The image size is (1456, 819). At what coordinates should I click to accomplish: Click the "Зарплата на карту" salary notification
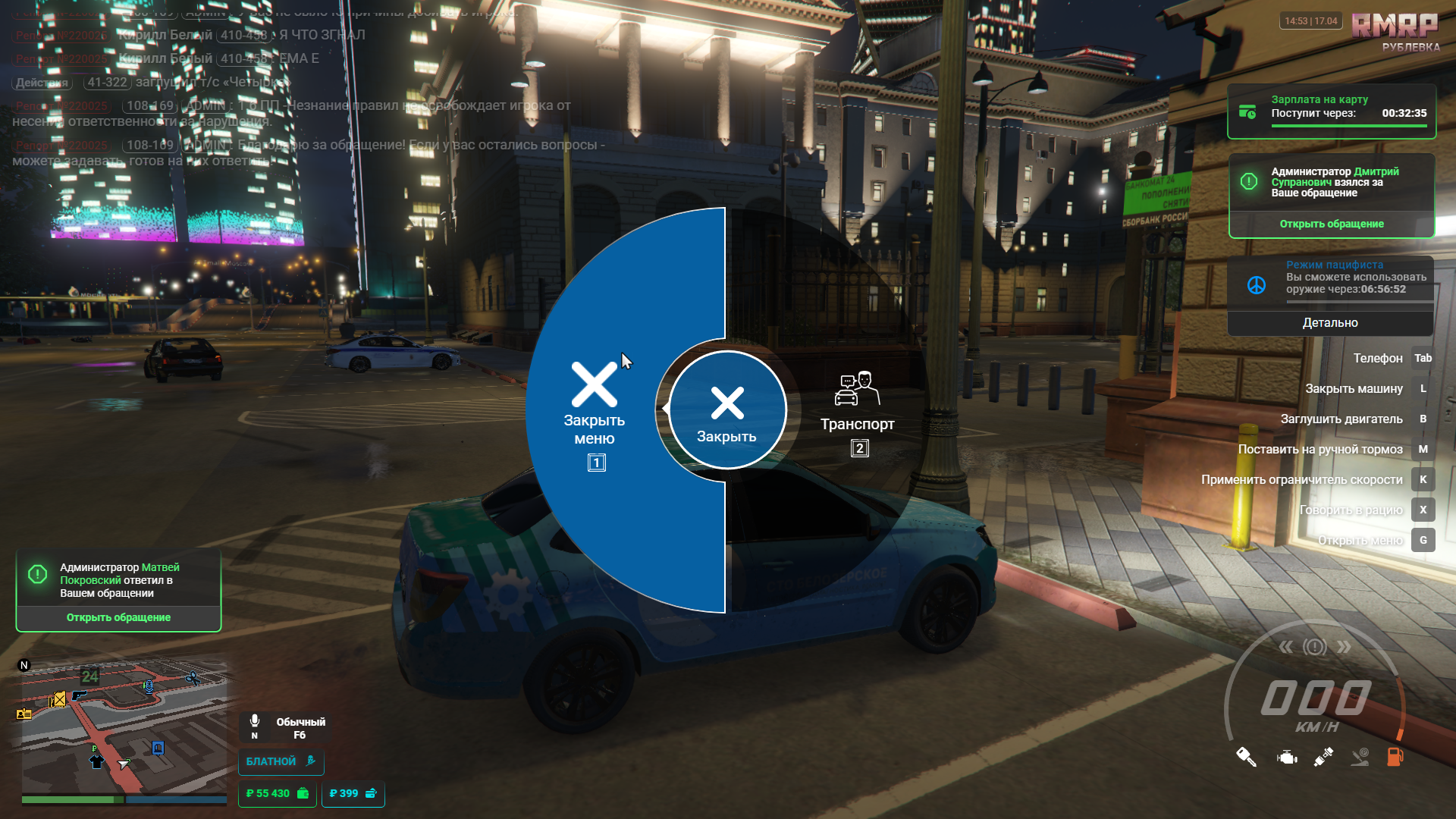[1331, 111]
